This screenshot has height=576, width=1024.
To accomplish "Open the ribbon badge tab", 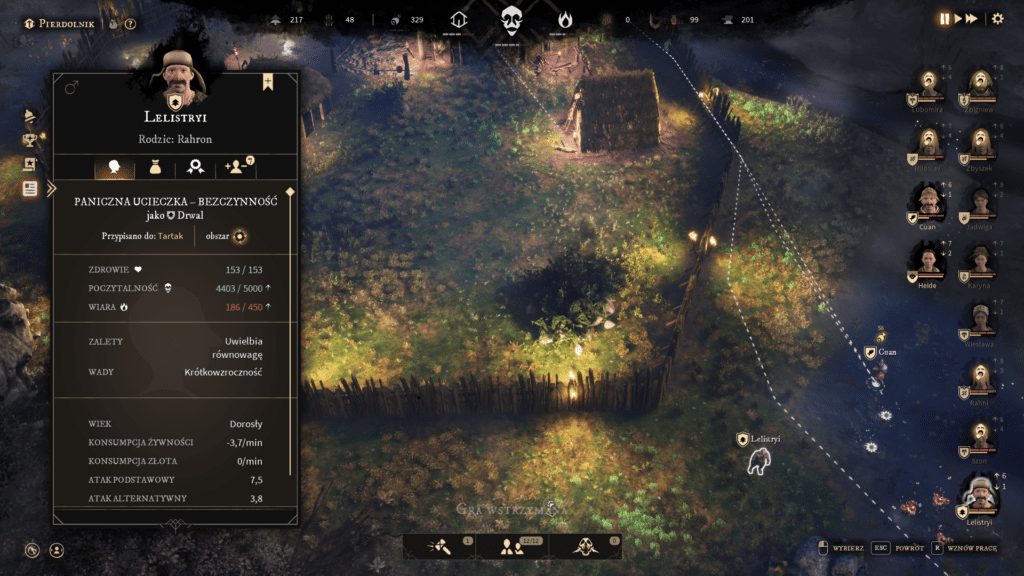I will (x=198, y=168).
